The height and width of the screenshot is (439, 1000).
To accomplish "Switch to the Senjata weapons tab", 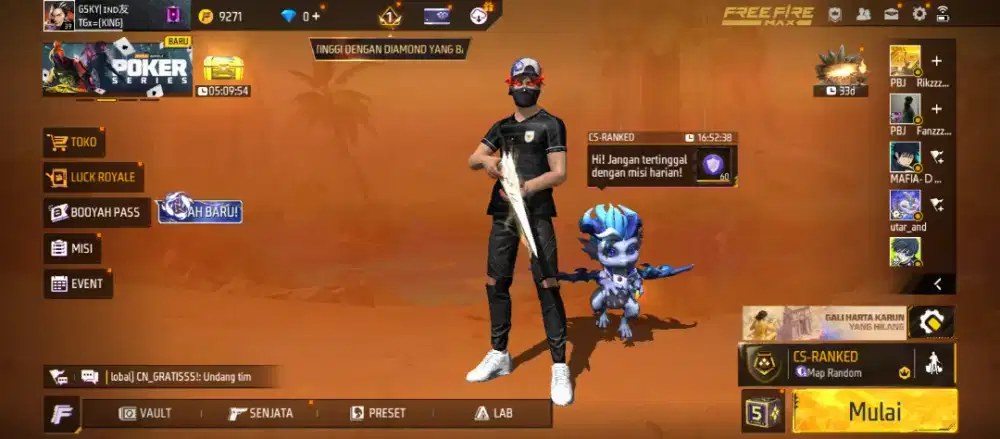I will coord(260,413).
